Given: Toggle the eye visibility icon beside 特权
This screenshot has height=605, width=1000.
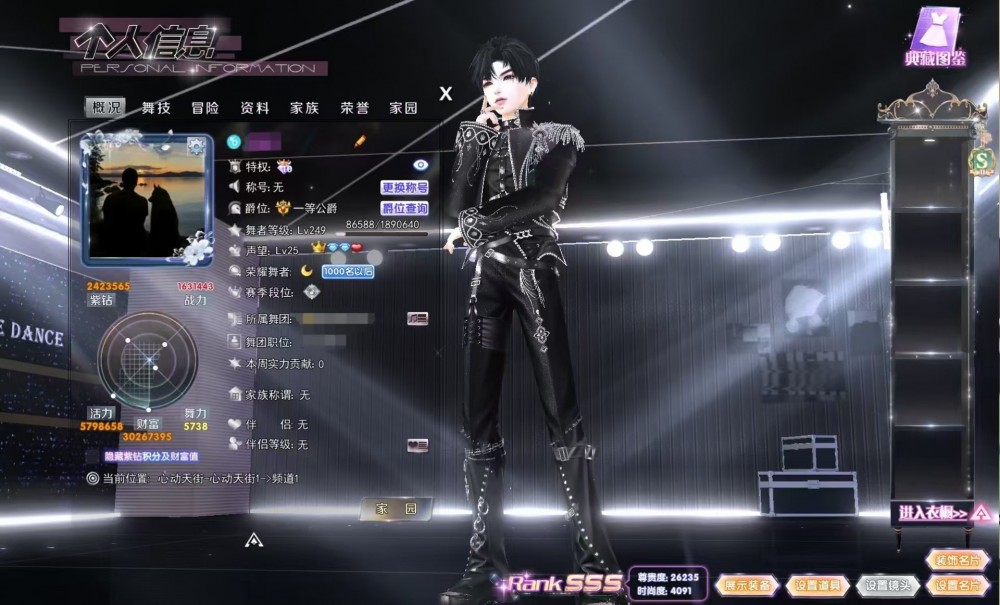Looking at the screenshot, I should point(420,165).
